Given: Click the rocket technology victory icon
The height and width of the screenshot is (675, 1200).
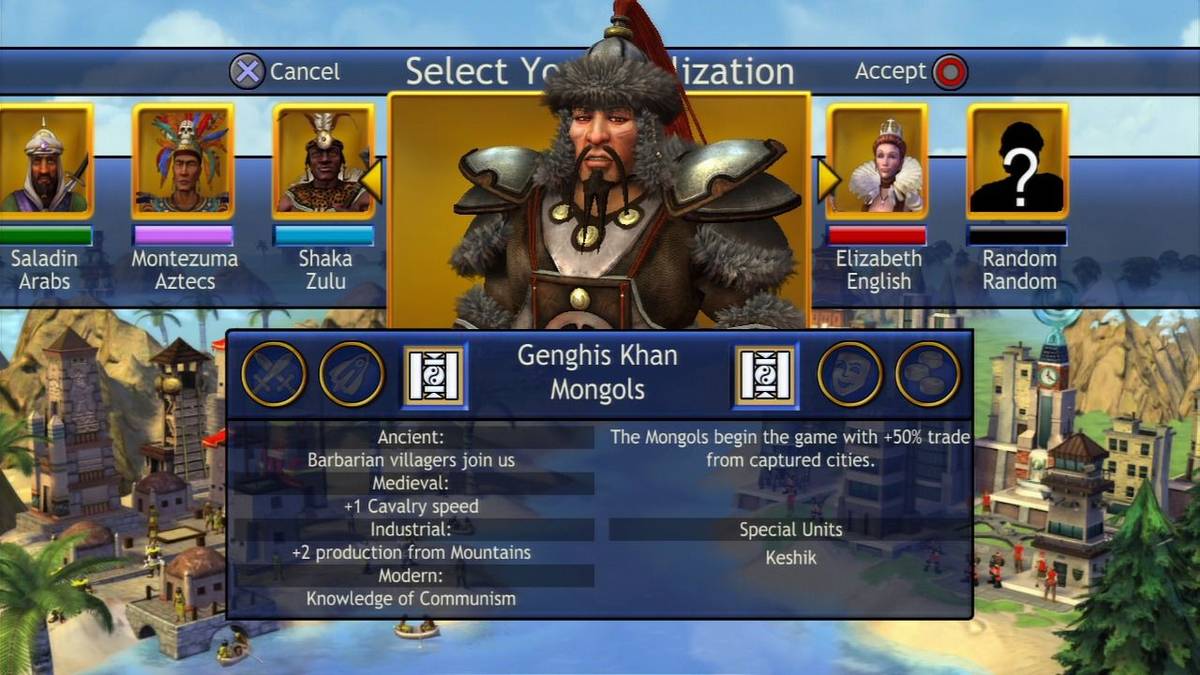Looking at the screenshot, I should pos(352,374).
